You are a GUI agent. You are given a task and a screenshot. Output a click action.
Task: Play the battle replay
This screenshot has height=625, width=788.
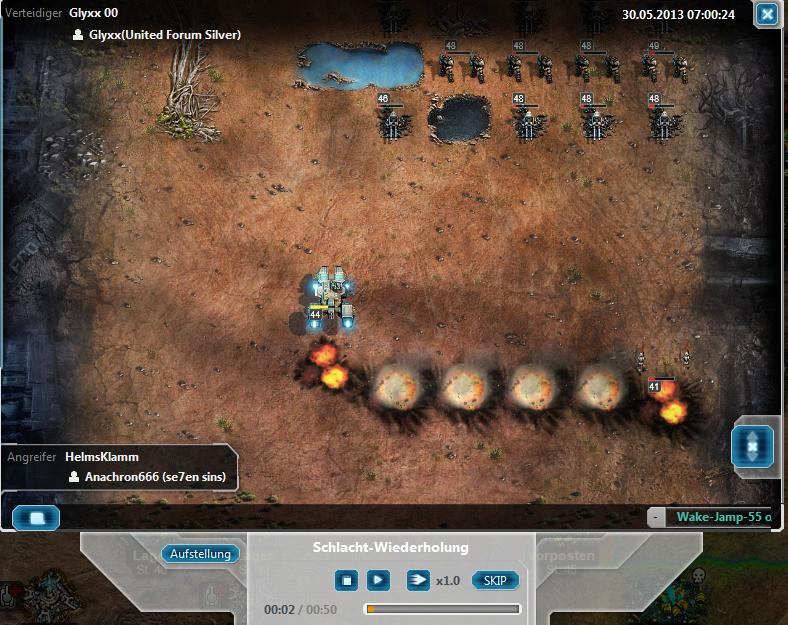[x=378, y=580]
